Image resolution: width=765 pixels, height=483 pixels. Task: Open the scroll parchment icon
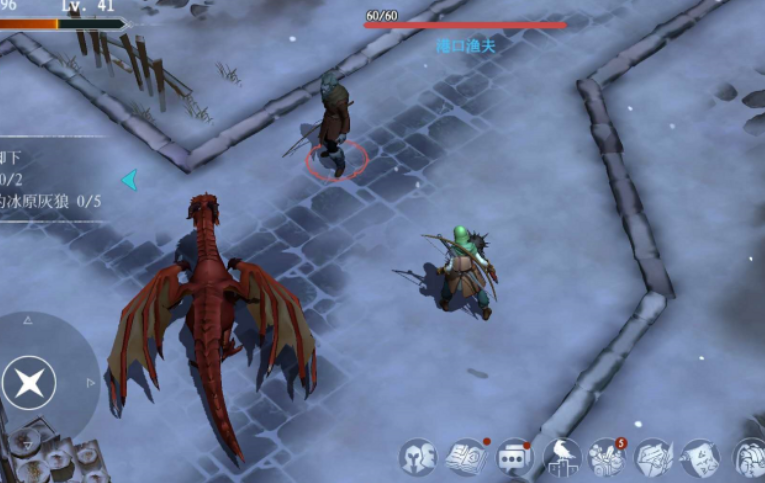[700, 458]
